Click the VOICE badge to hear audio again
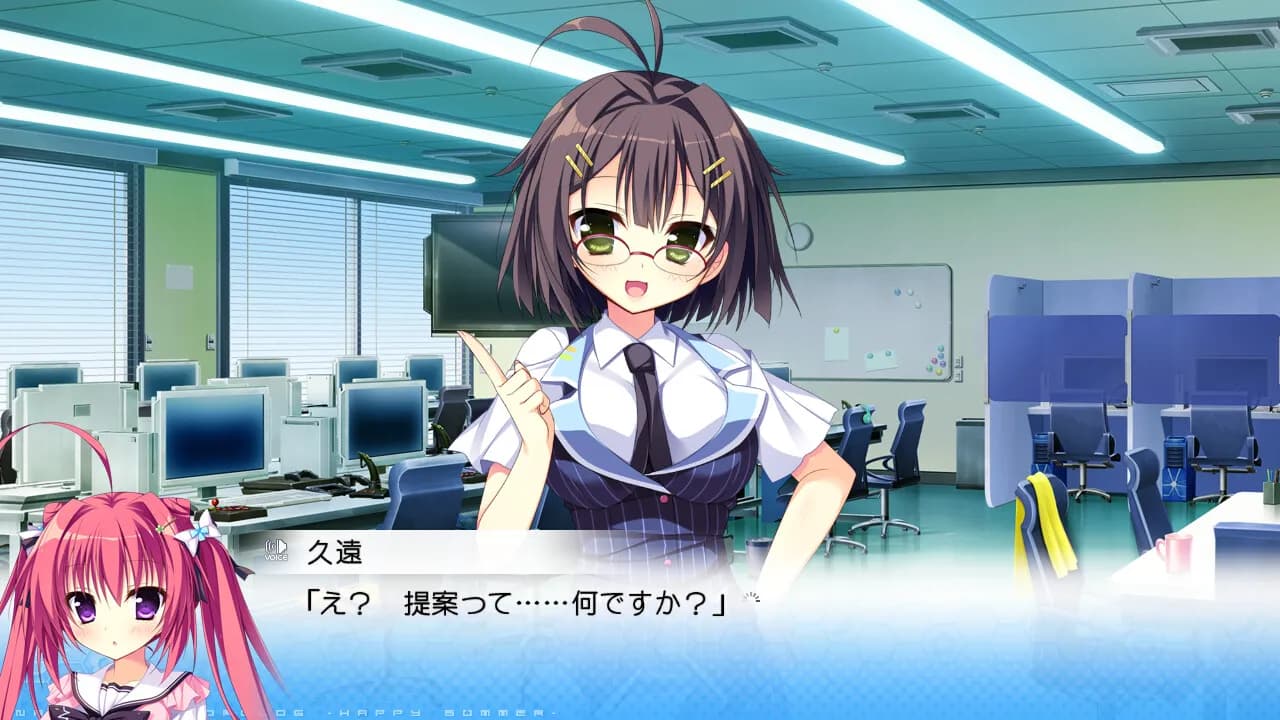 point(276,551)
